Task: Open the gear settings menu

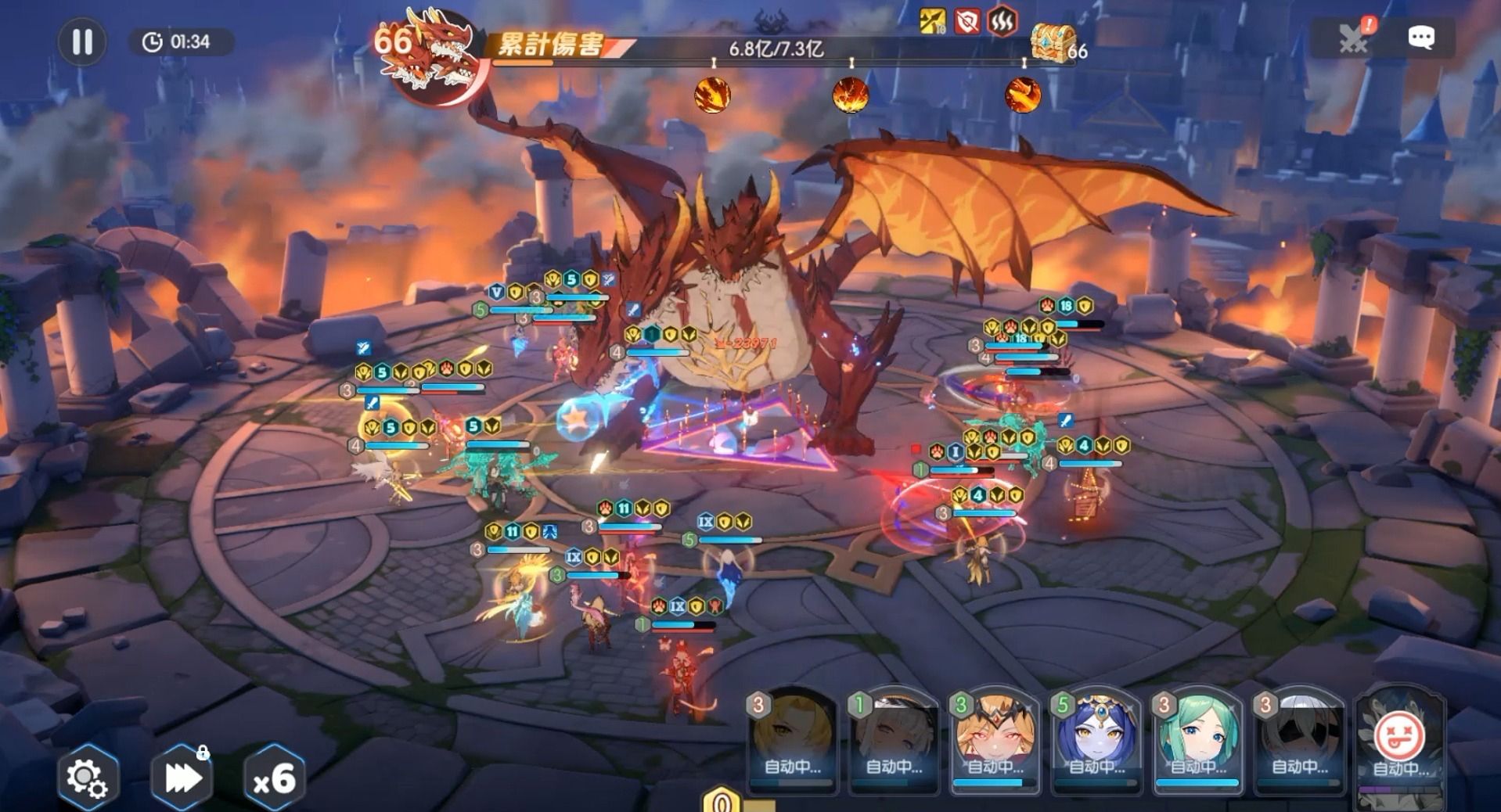Action: tap(87, 778)
